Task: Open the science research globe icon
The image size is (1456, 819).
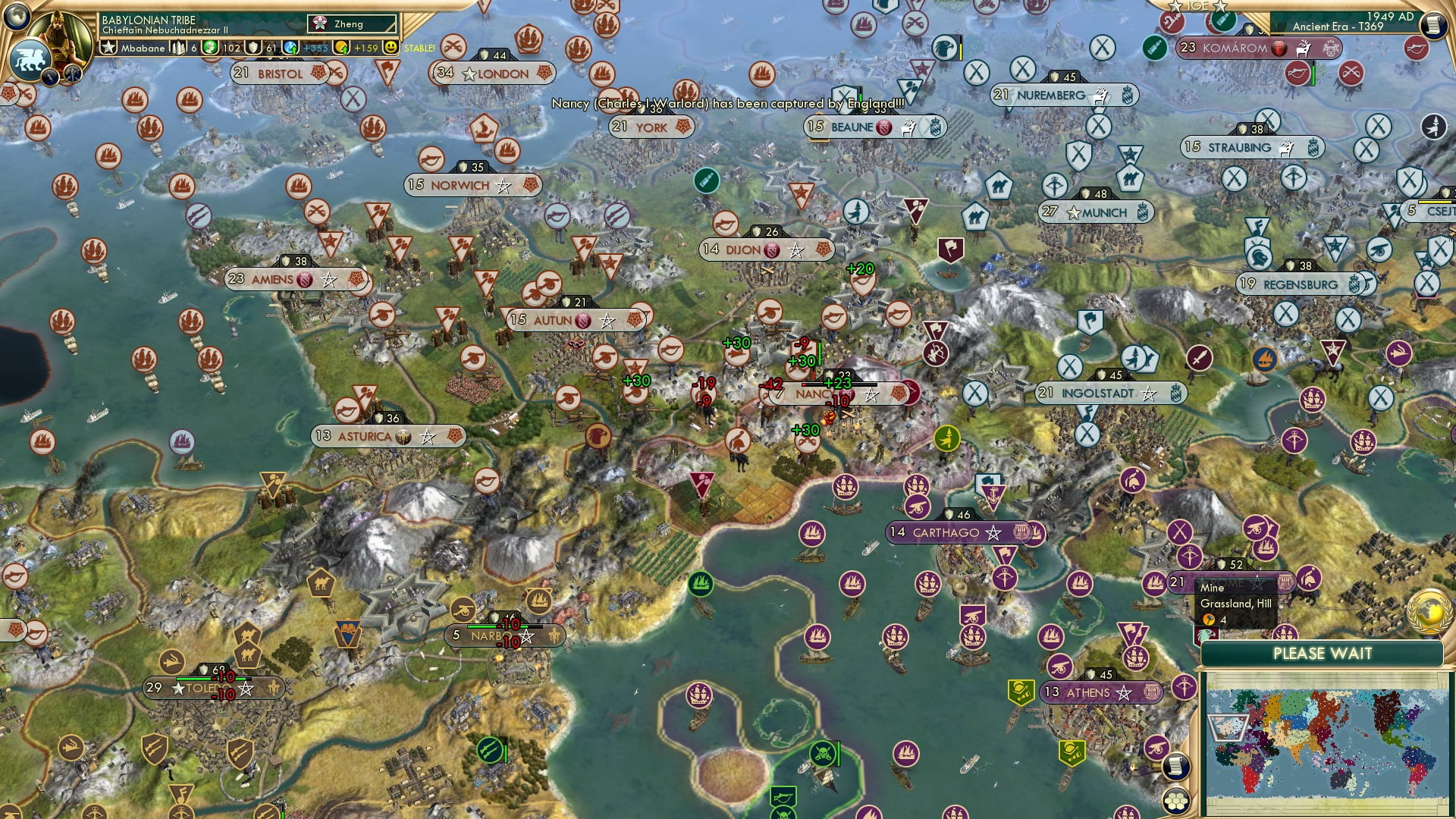Action: coord(292,48)
